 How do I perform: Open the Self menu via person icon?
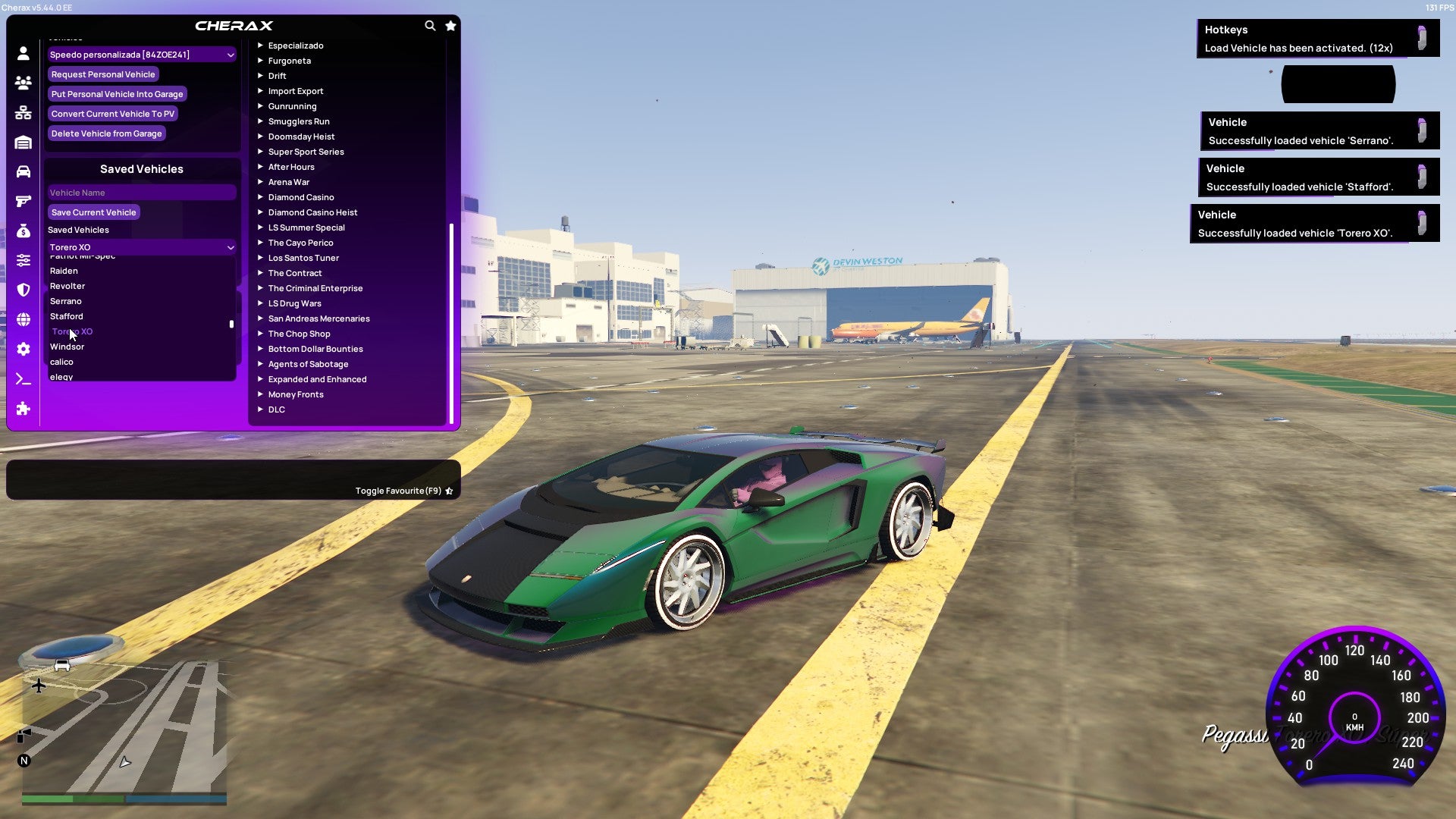[x=23, y=54]
